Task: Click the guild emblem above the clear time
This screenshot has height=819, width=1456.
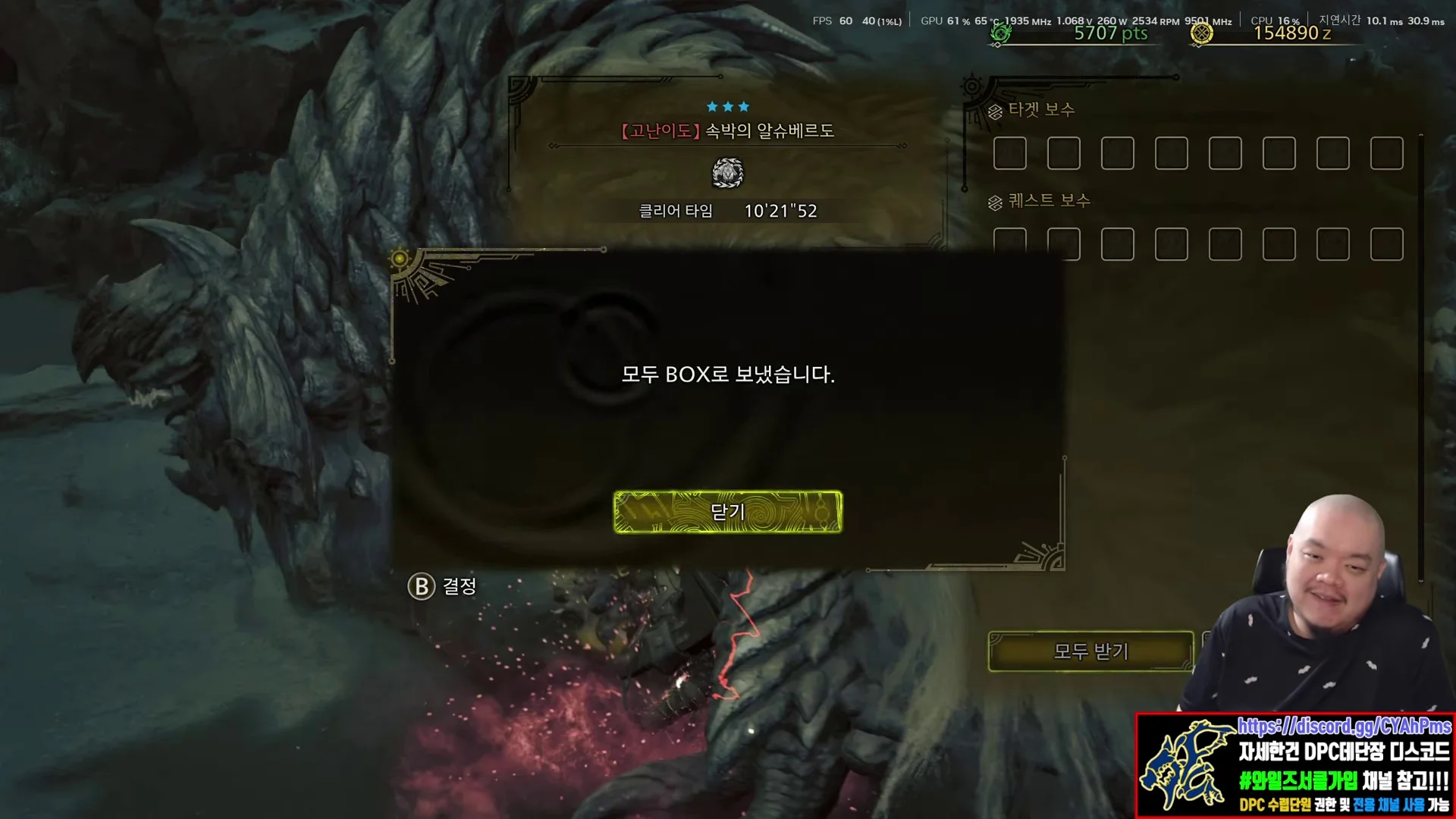Action: click(729, 174)
